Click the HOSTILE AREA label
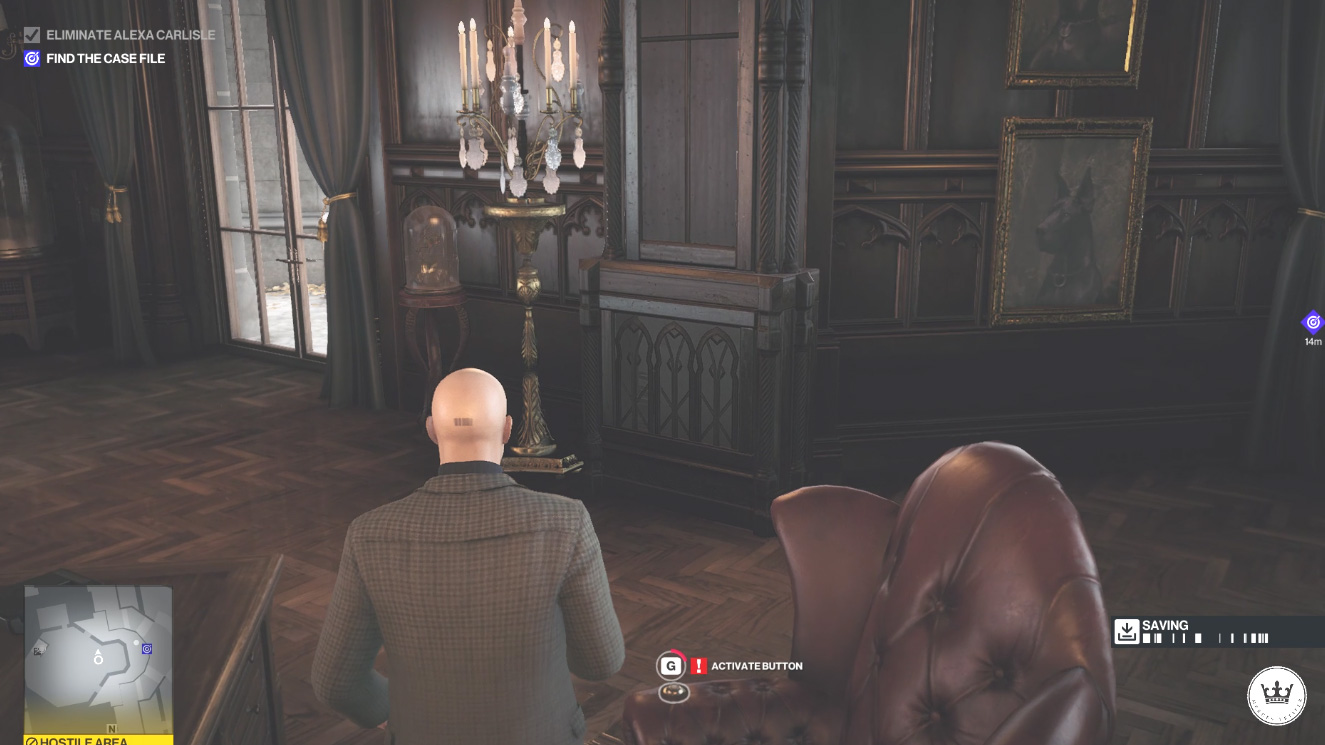 point(73,740)
